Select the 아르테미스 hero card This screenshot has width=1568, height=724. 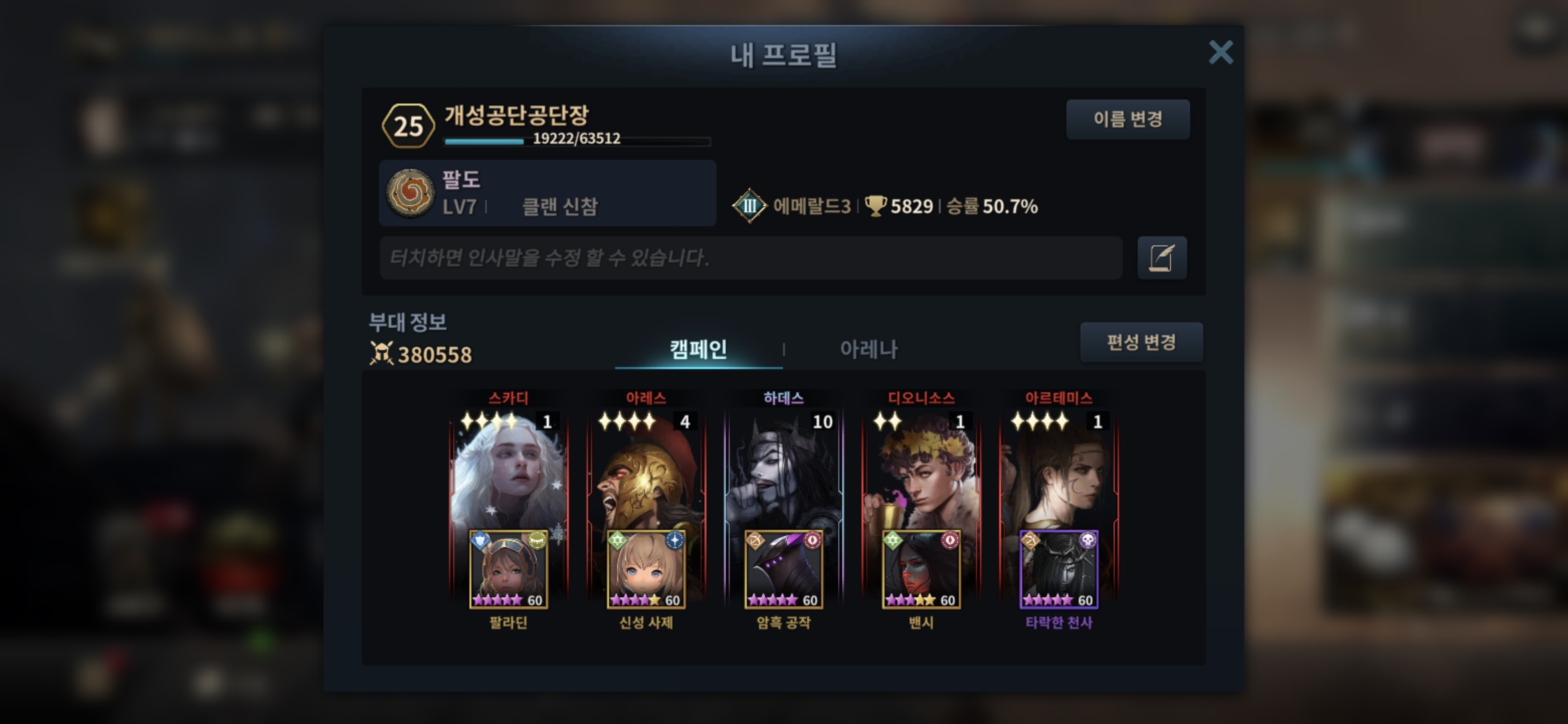click(1059, 469)
